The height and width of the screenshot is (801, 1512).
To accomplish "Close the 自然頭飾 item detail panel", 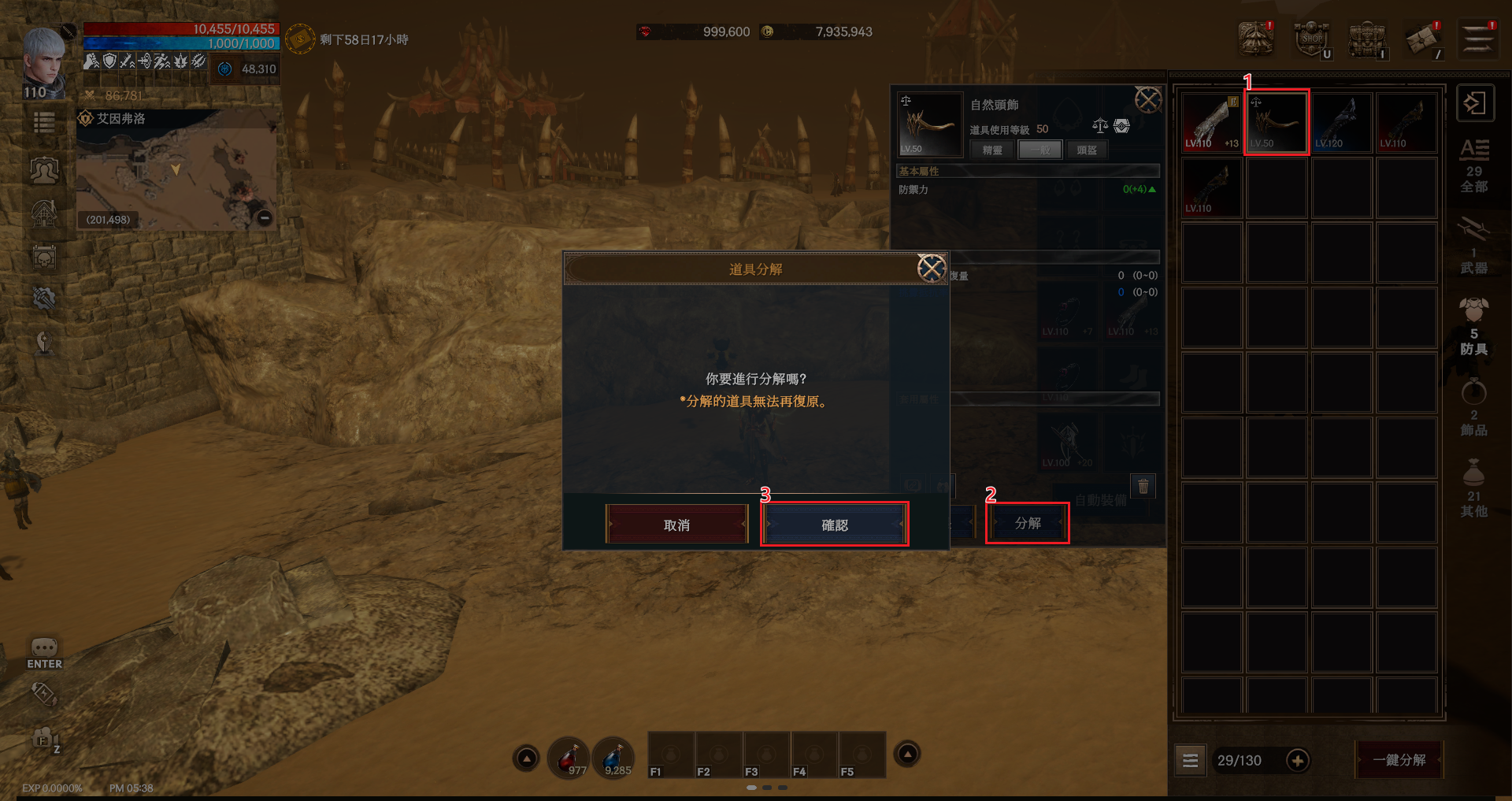I will pos(1147,100).
